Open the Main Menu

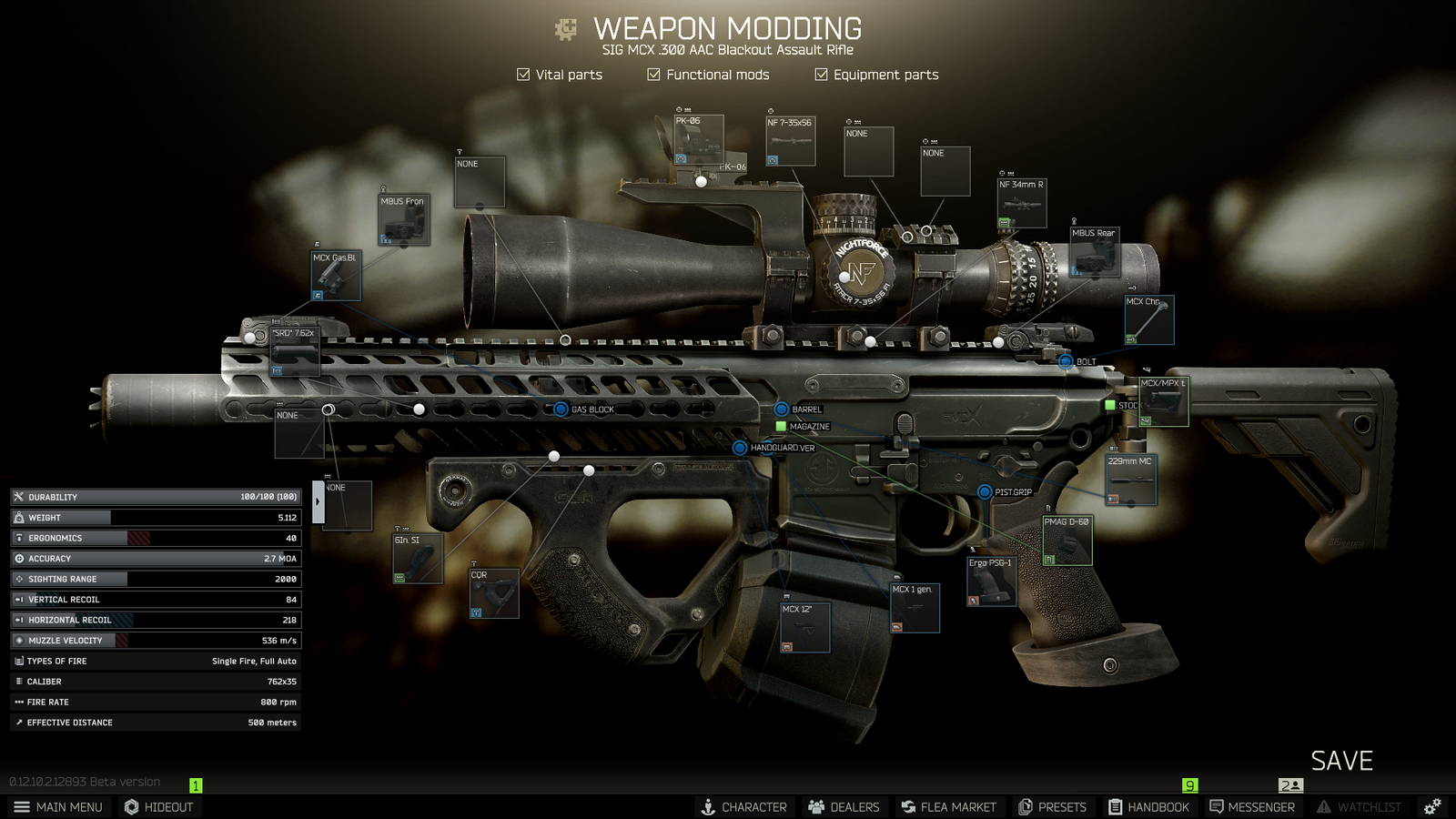58,807
